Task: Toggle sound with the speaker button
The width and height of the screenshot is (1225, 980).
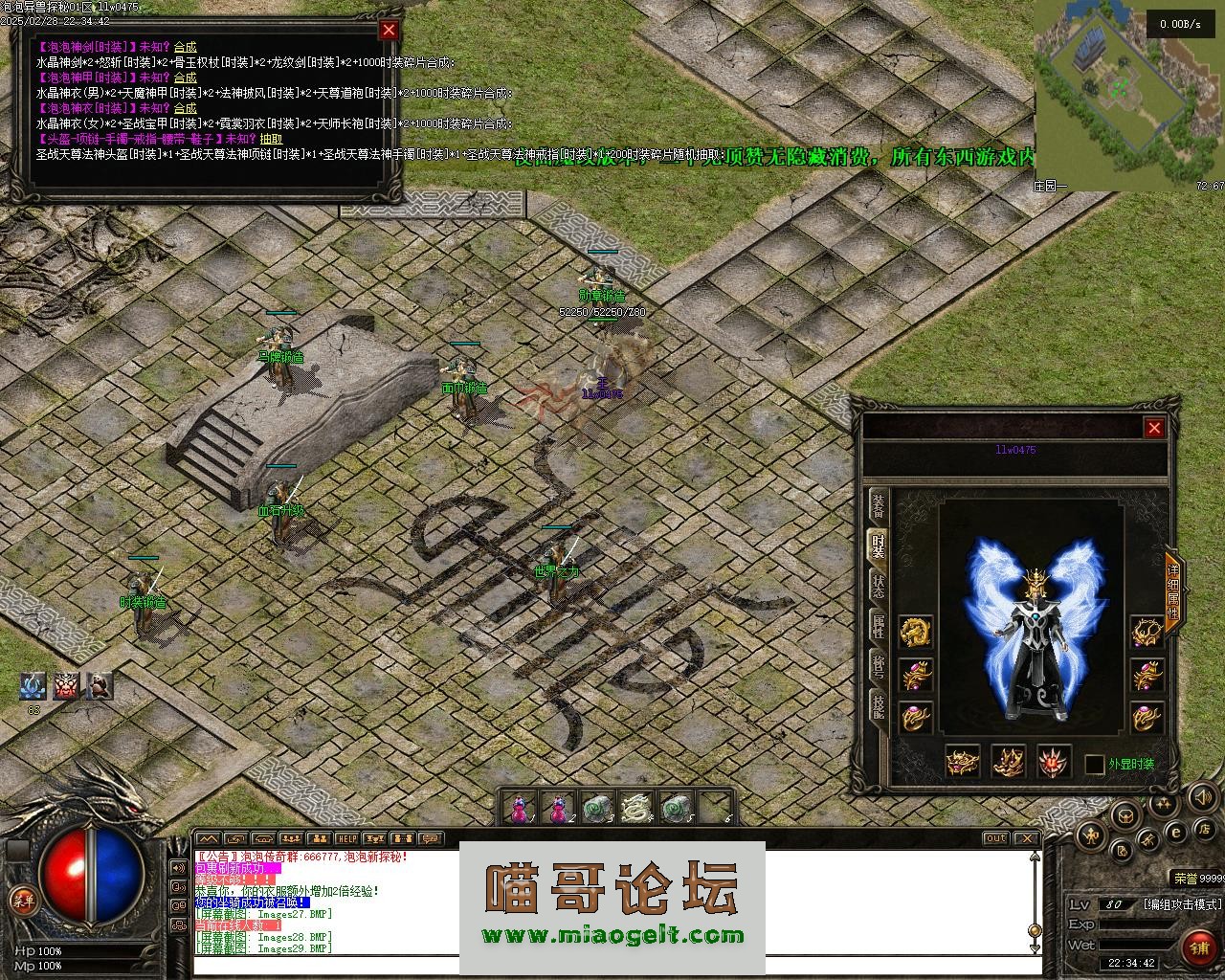Action: point(1202,796)
